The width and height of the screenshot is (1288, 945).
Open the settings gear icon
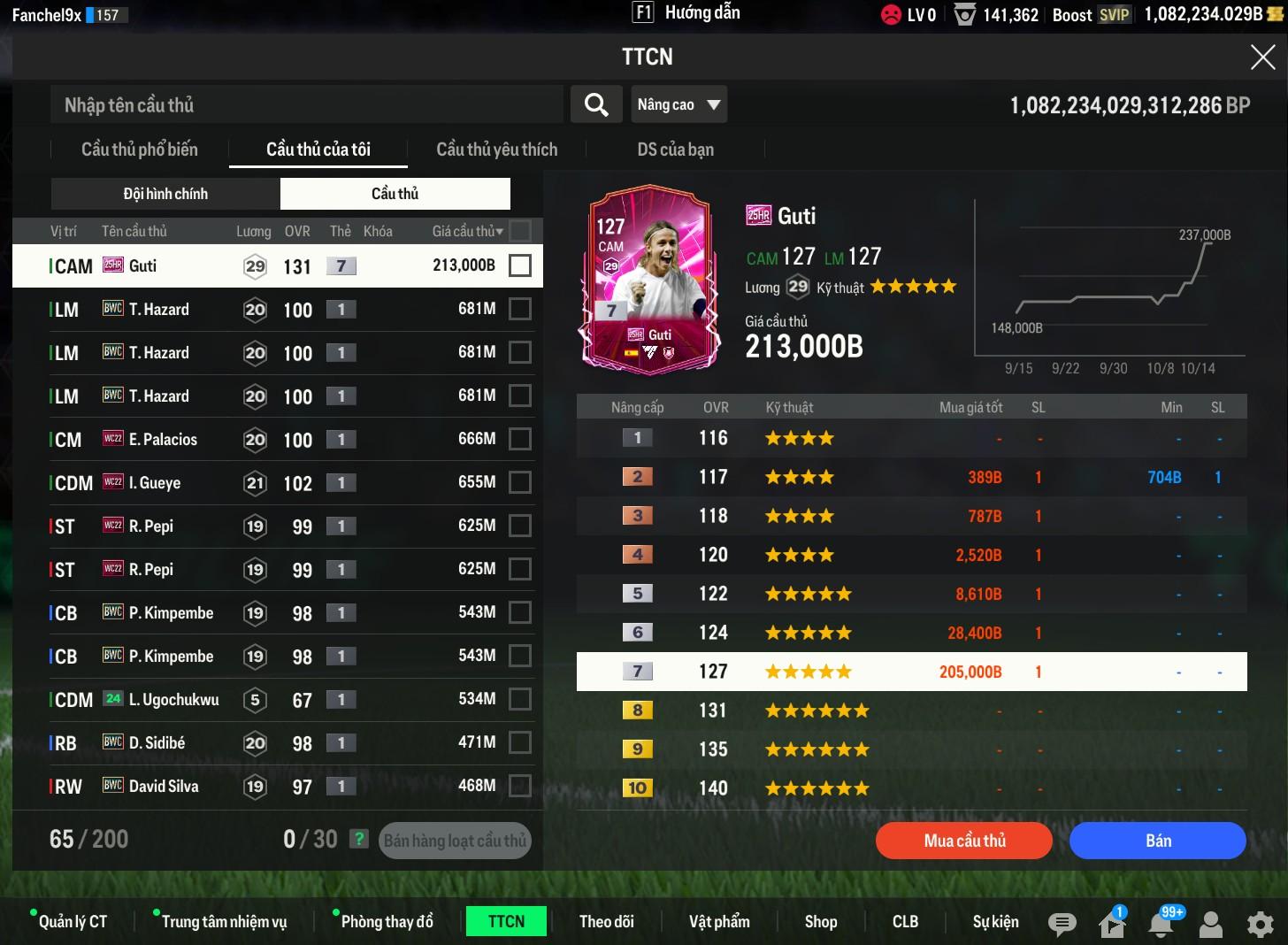coord(1260,925)
